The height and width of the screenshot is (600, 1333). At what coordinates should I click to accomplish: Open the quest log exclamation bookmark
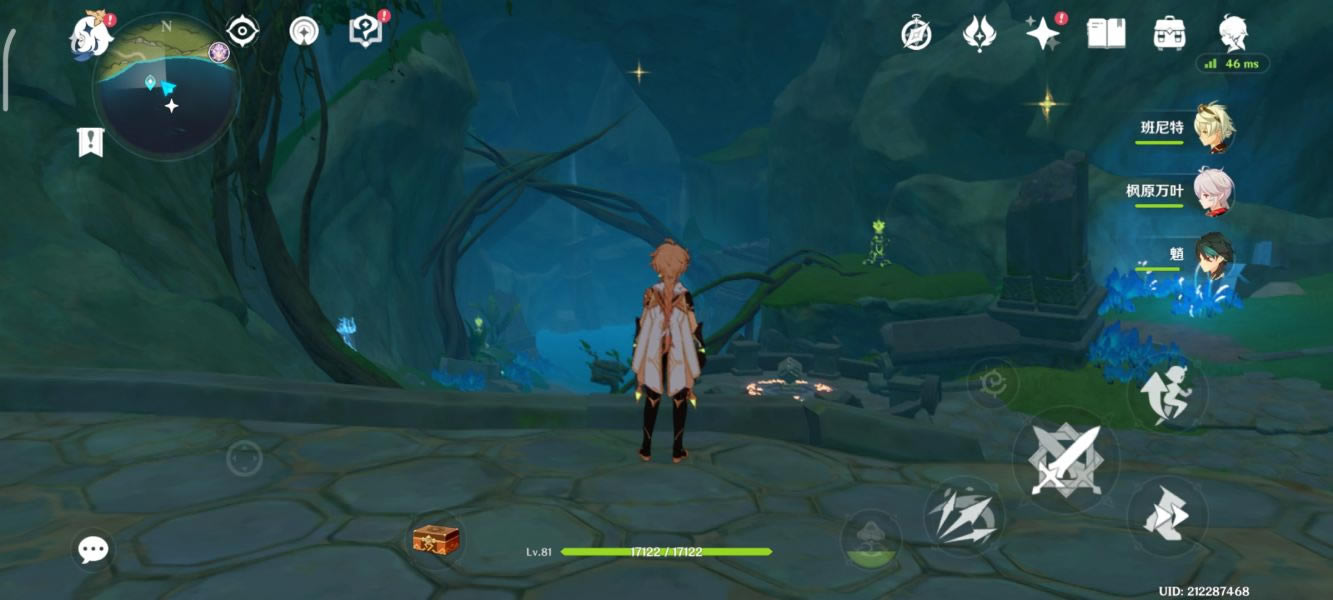point(90,142)
